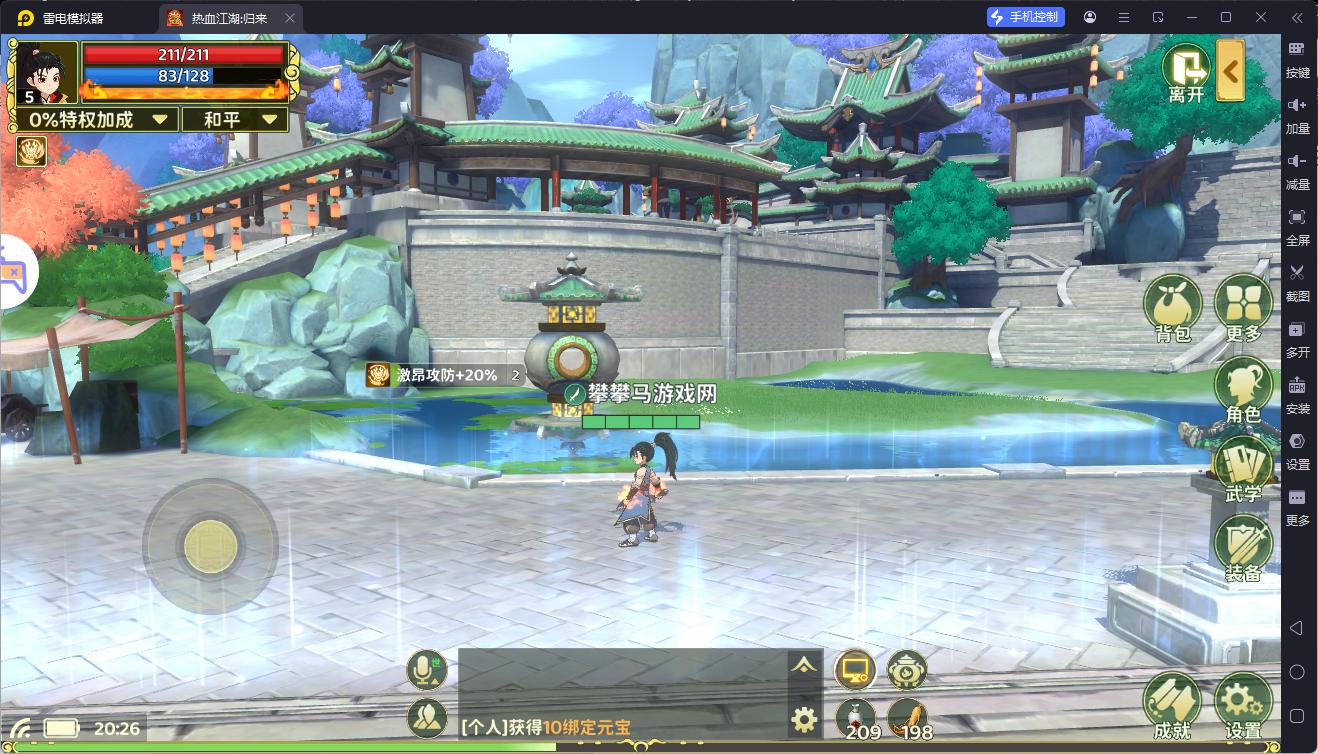1318x754 pixels.
Task: Open the 角色 character sheet
Action: click(1243, 389)
